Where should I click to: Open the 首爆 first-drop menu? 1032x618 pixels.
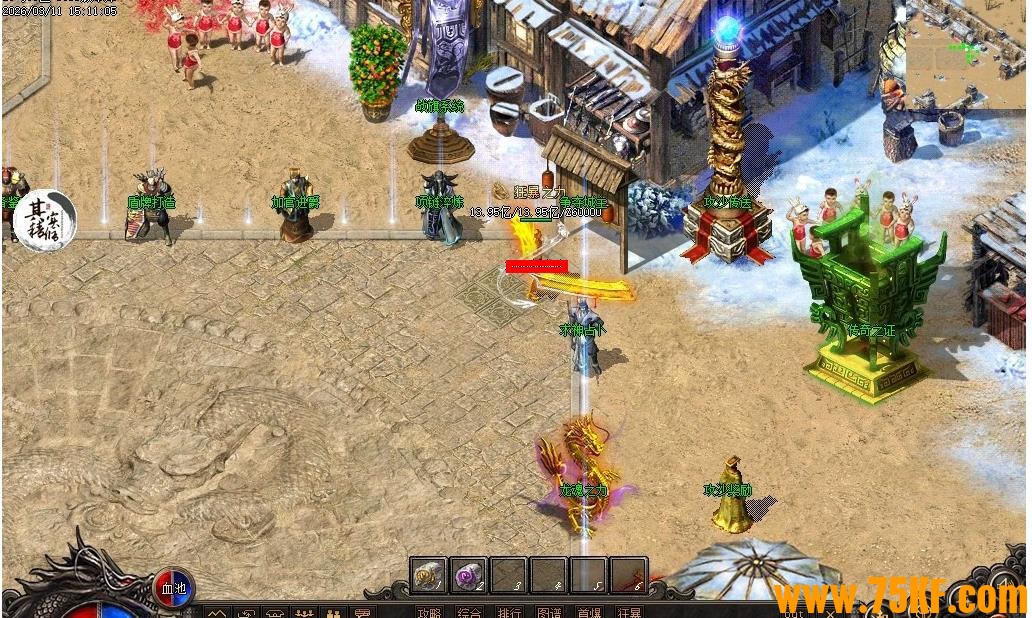[x=589, y=611]
